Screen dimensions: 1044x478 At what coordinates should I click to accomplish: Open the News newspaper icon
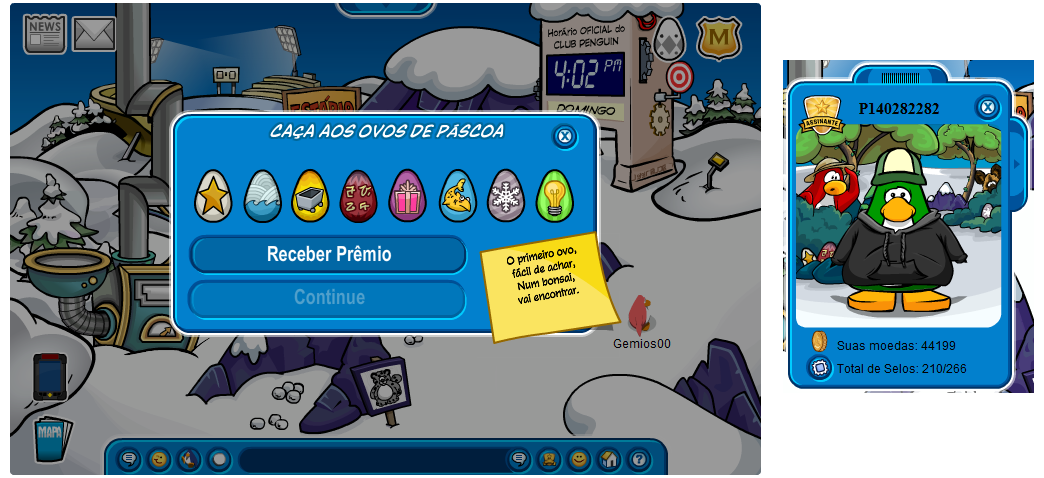click(x=45, y=34)
